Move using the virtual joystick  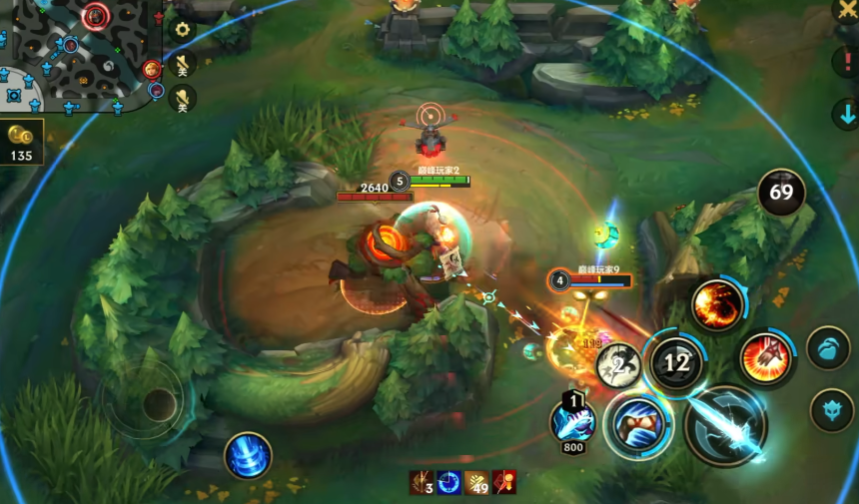[x=157, y=405]
